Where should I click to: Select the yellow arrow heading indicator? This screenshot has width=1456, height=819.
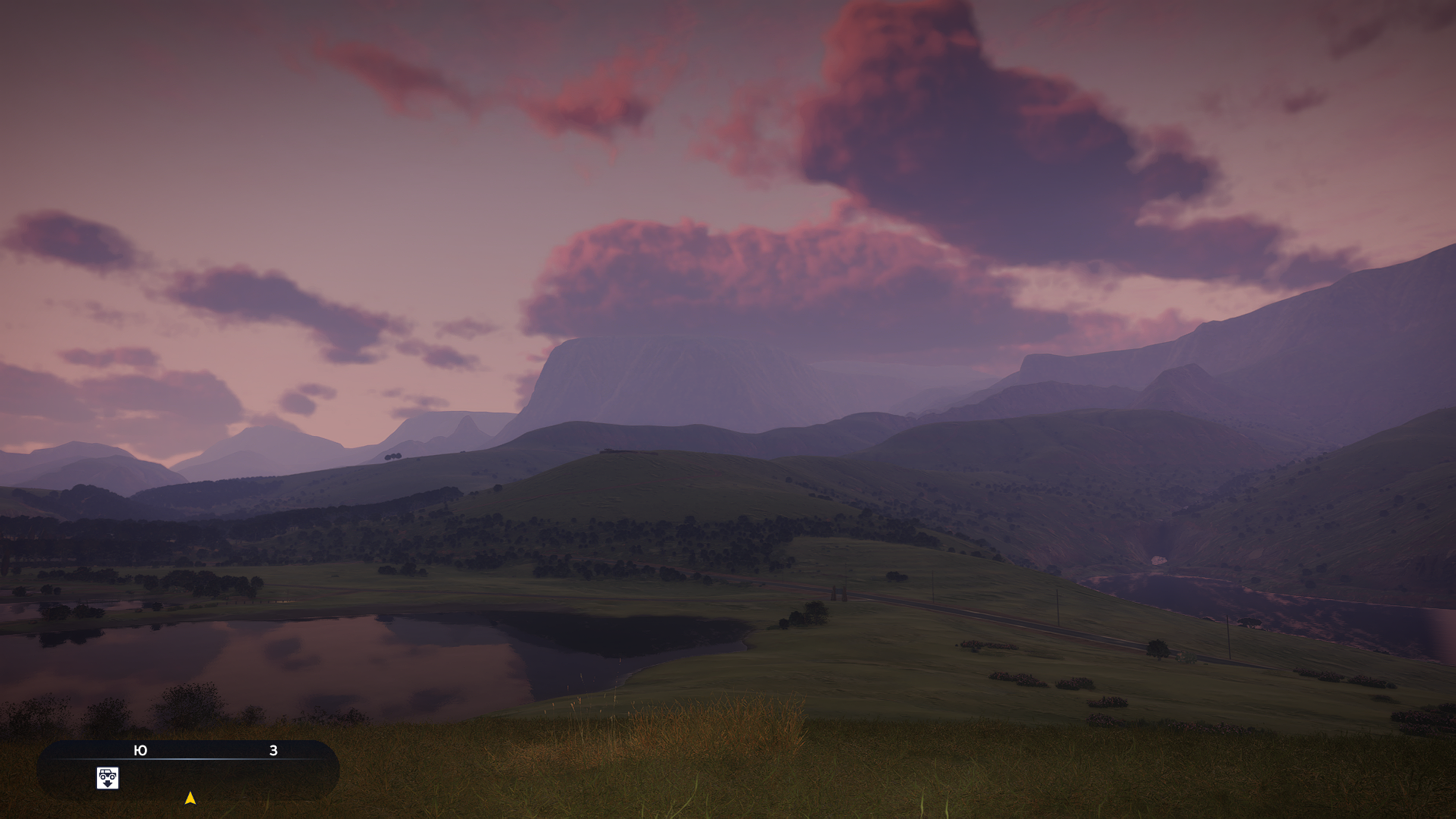click(190, 798)
